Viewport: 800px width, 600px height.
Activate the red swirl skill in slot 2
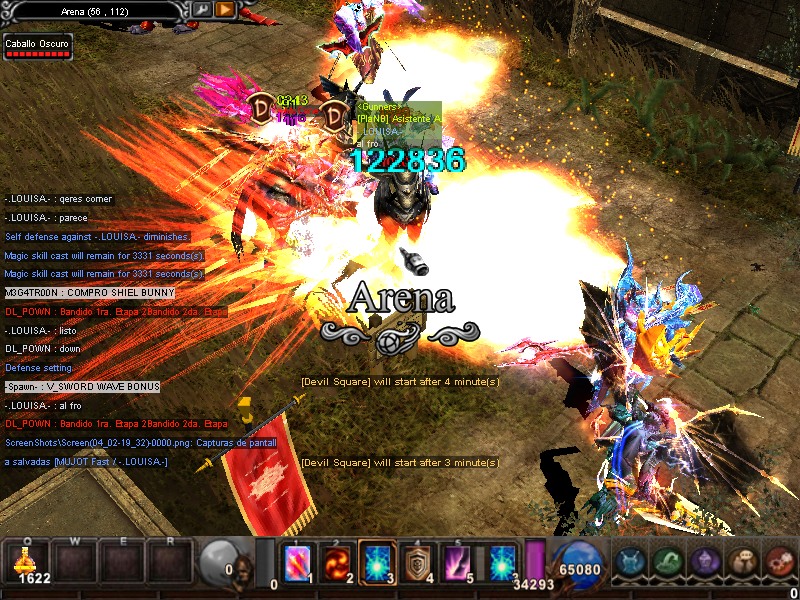[x=338, y=564]
